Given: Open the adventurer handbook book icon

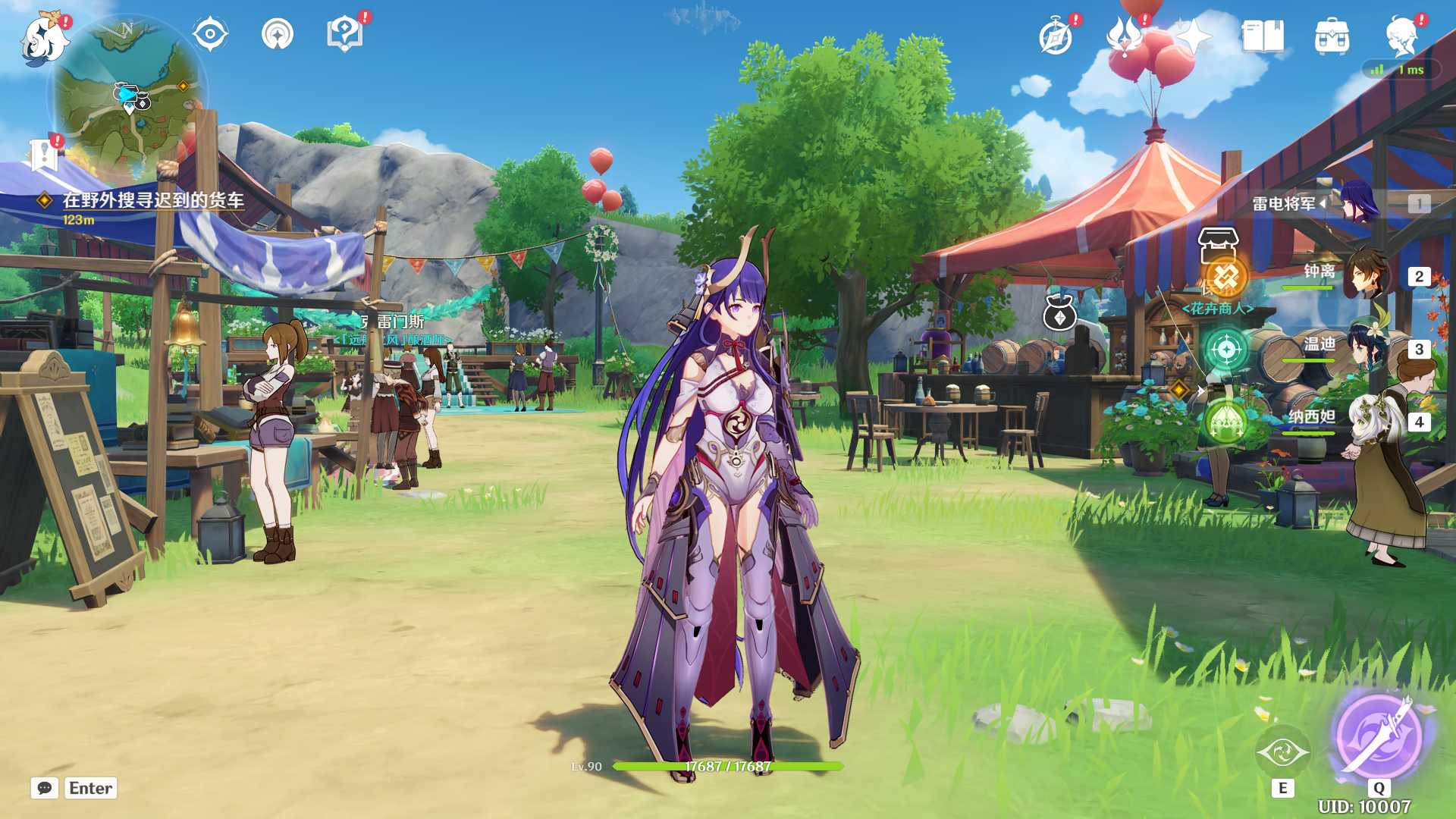Looking at the screenshot, I should 1263,36.
